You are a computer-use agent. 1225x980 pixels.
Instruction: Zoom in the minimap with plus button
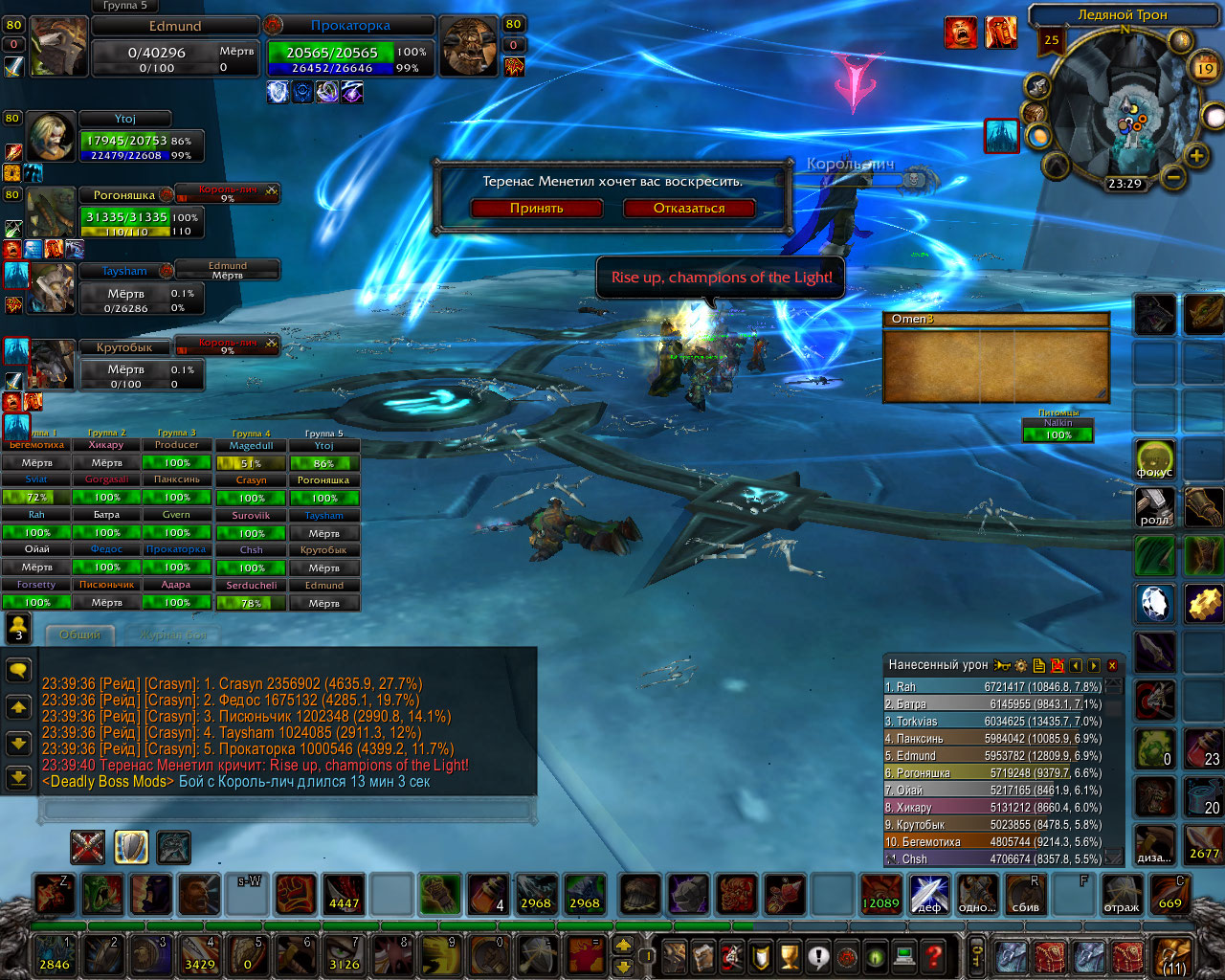1196,155
